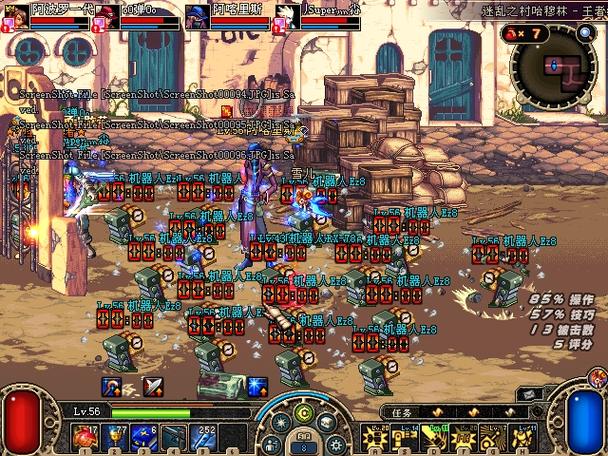The image size is (608, 456).
Task: Click the crossed sword buff icon
Action: tap(153, 386)
